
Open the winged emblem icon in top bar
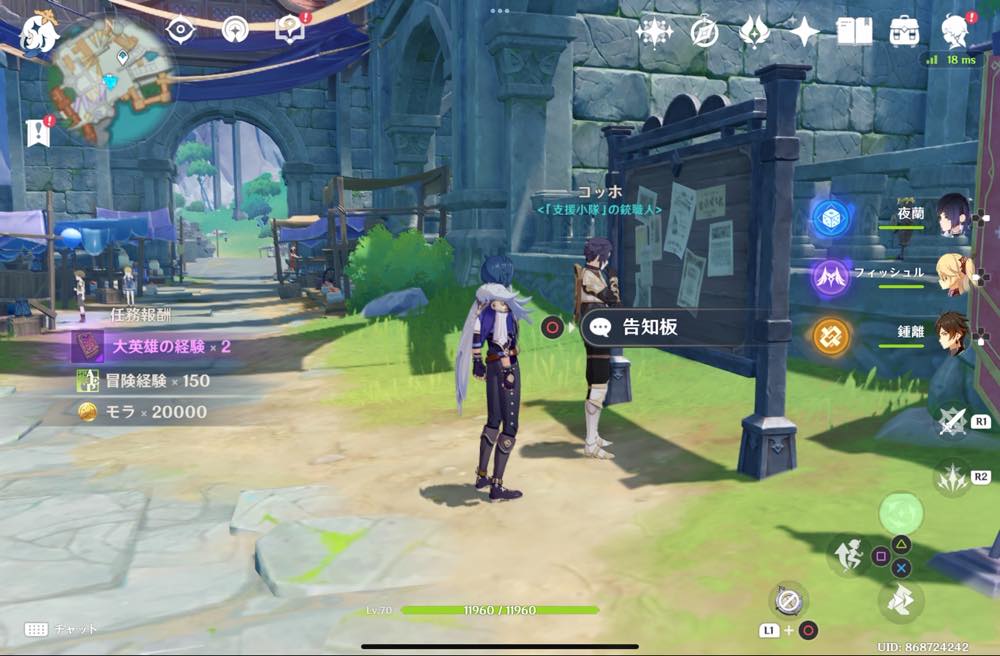tap(754, 32)
